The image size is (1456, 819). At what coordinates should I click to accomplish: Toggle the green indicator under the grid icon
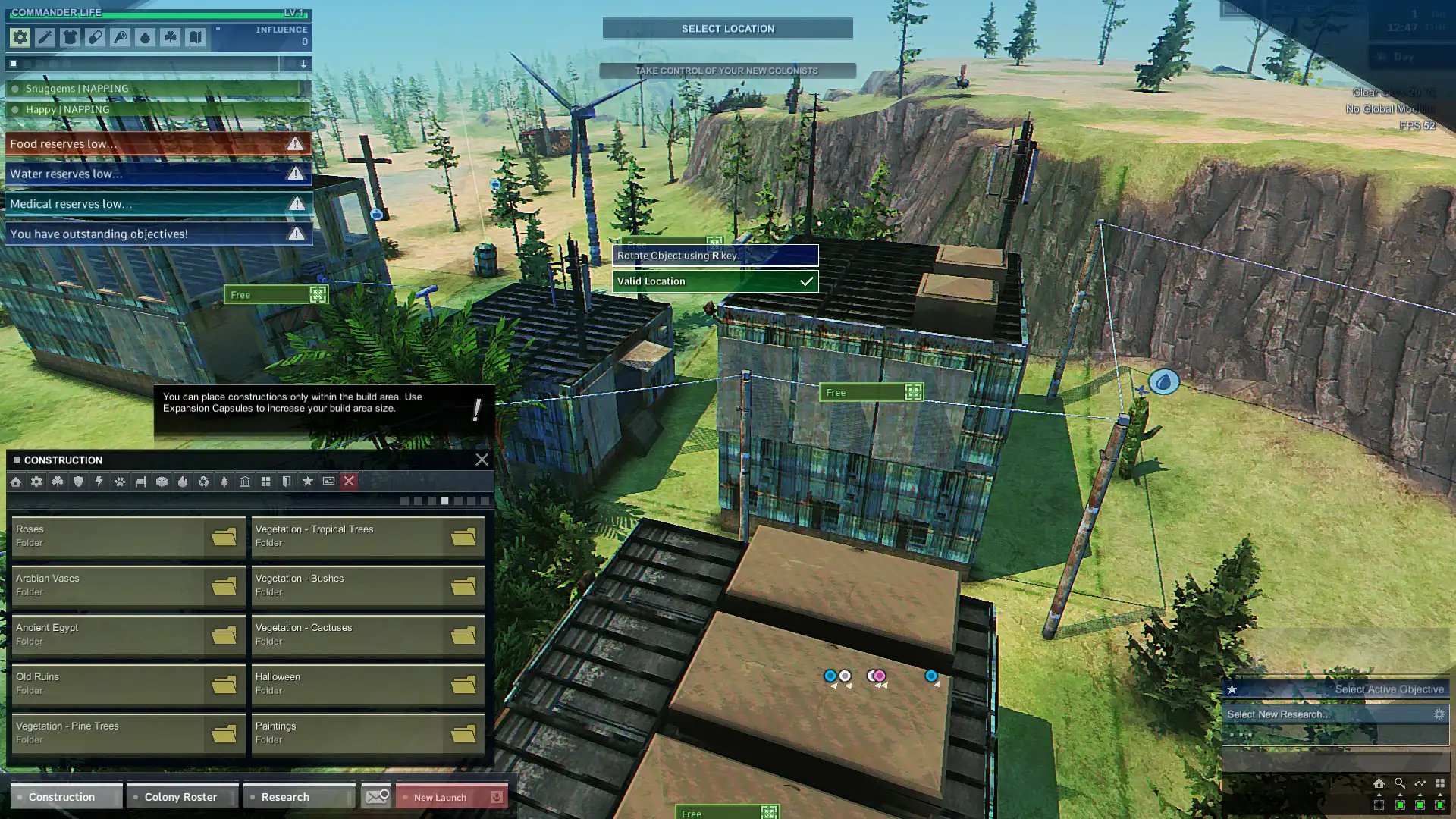1440,805
